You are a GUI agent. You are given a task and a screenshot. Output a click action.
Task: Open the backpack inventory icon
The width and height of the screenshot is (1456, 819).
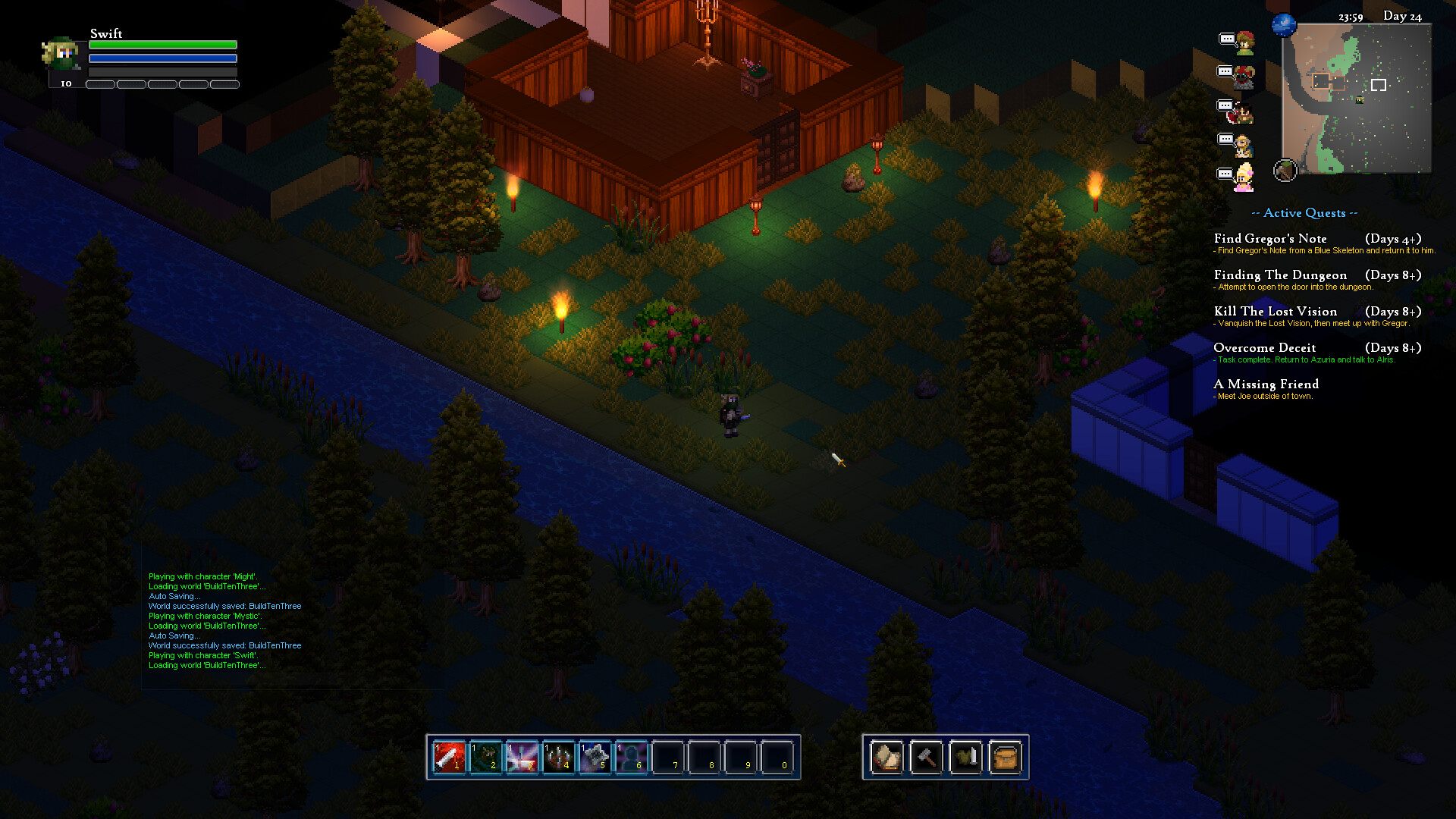(1006, 756)
